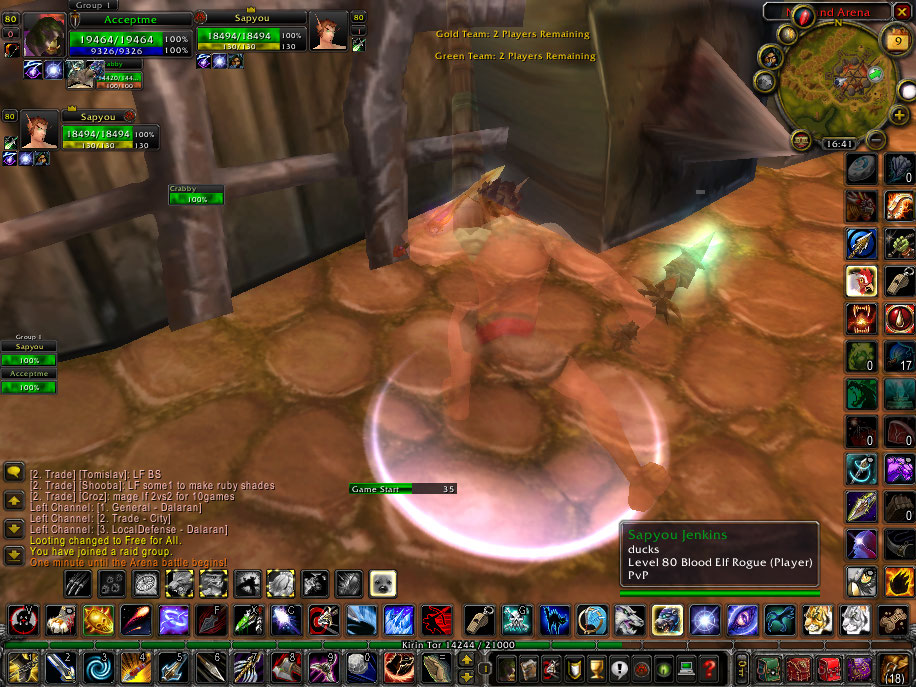Open the red question mark help button

[709, 667]
